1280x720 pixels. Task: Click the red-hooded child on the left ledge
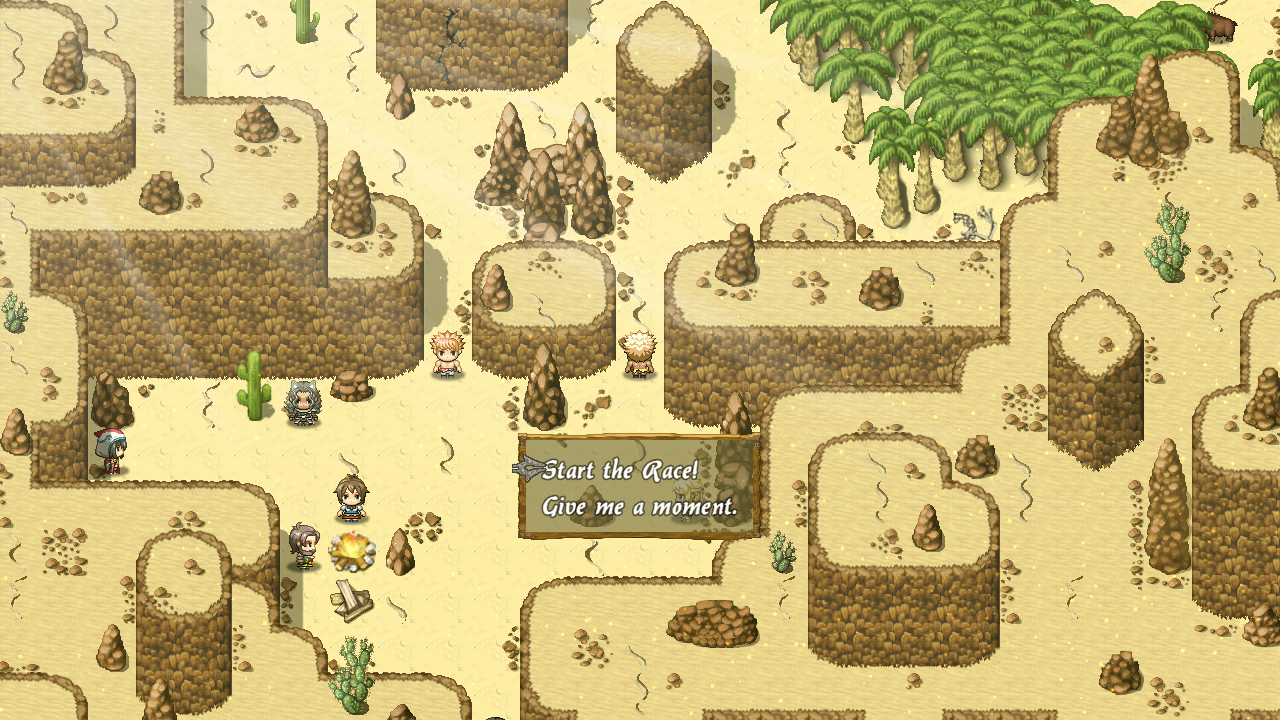pos(113,448)
